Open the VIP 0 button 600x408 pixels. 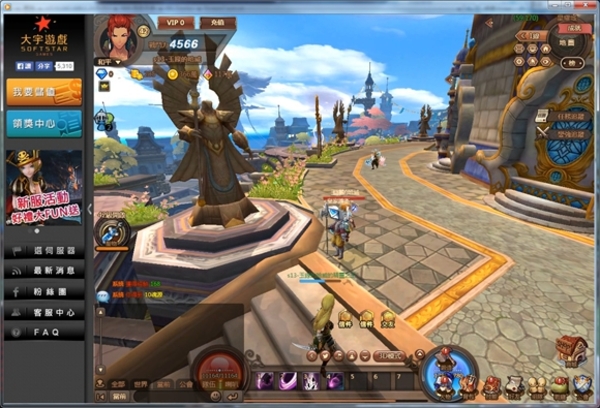(176, 22)
